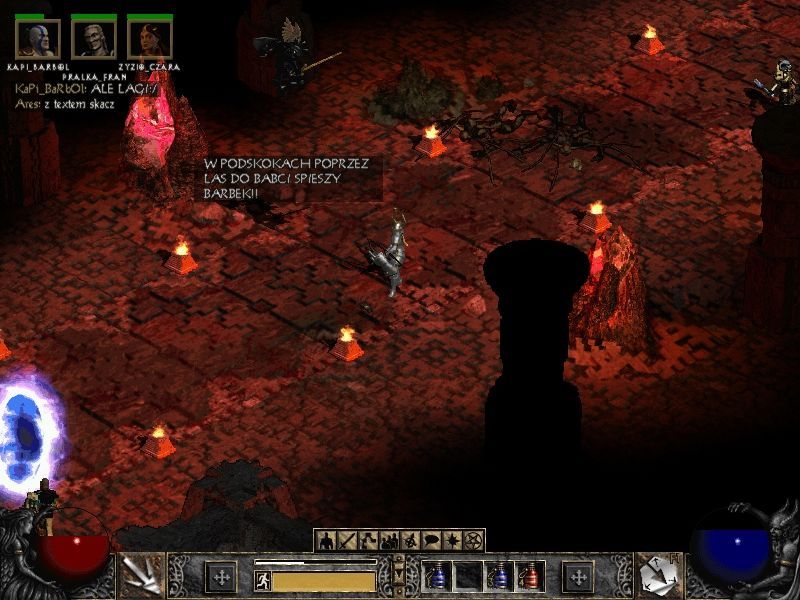800x600 pixels.
Task: Change the right mouse-button skill
Action: pyautogui.click(x=660, y=575)
